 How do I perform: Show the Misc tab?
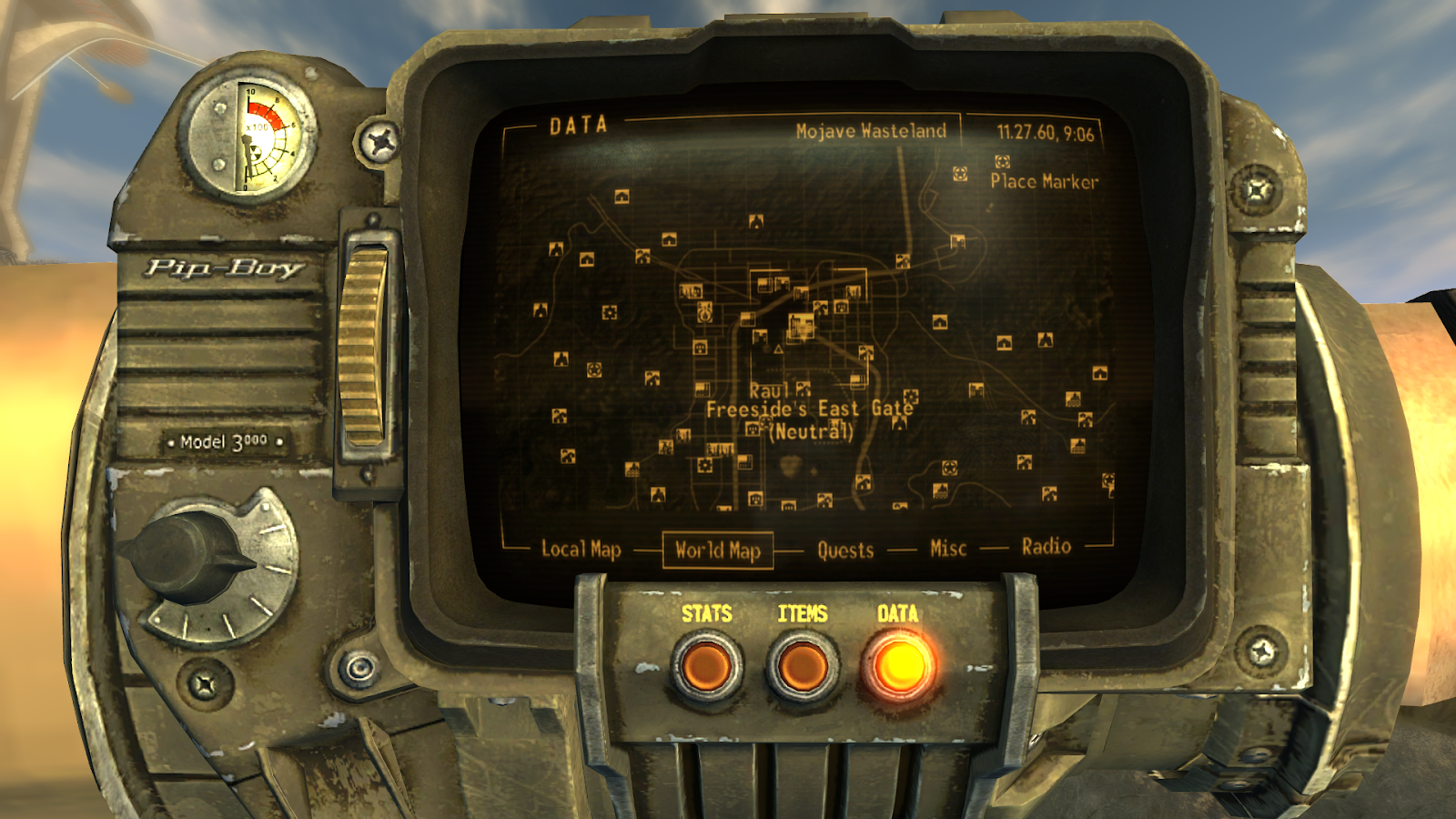[947, 548]
